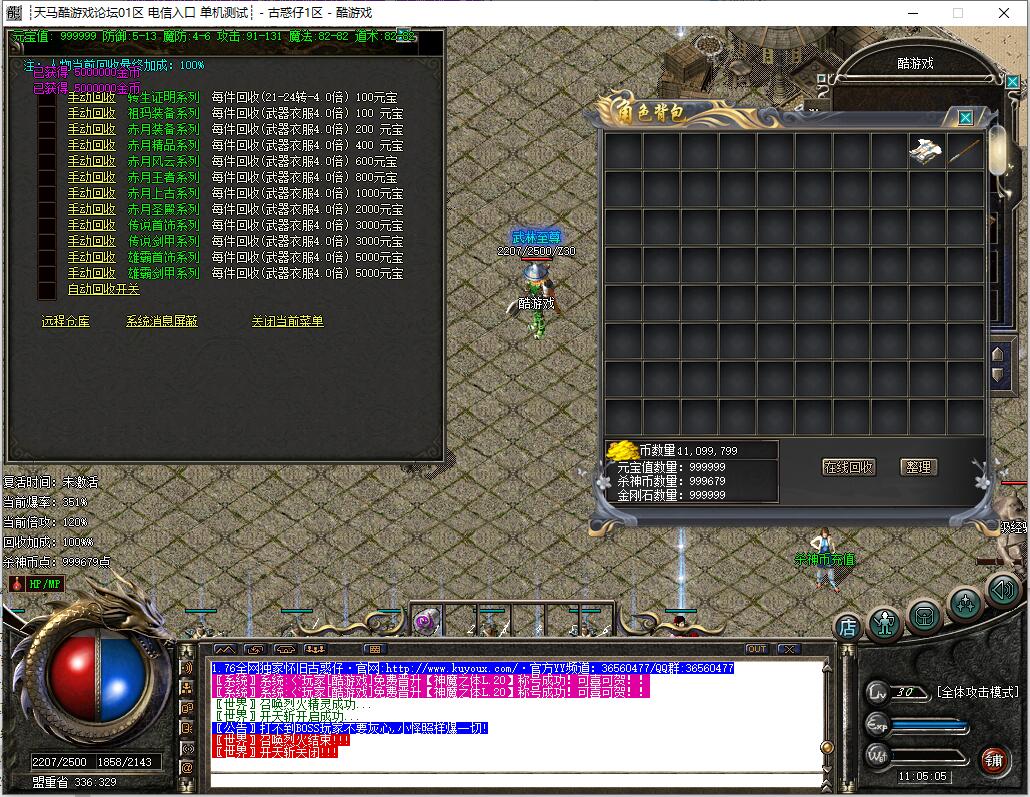Toggle the sound speaker icon
Screen dimensions: 1030x797
[x=1002, y=590]
